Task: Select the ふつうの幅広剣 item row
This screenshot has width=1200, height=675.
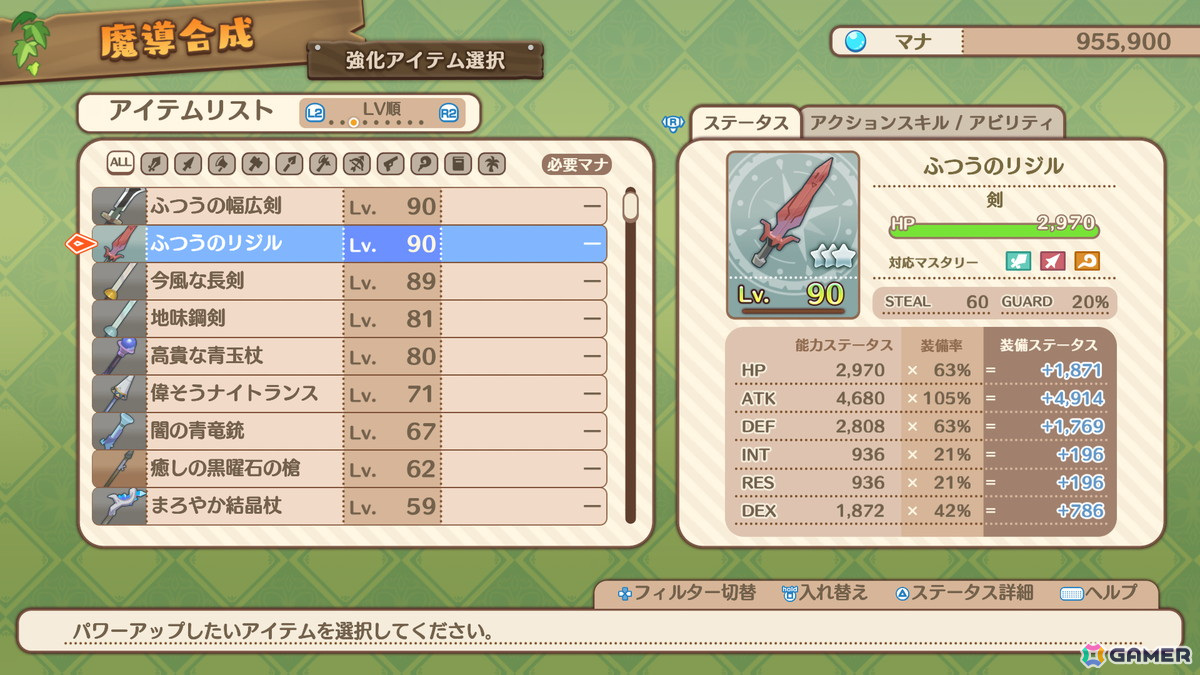Action: [x=350, y=206]
